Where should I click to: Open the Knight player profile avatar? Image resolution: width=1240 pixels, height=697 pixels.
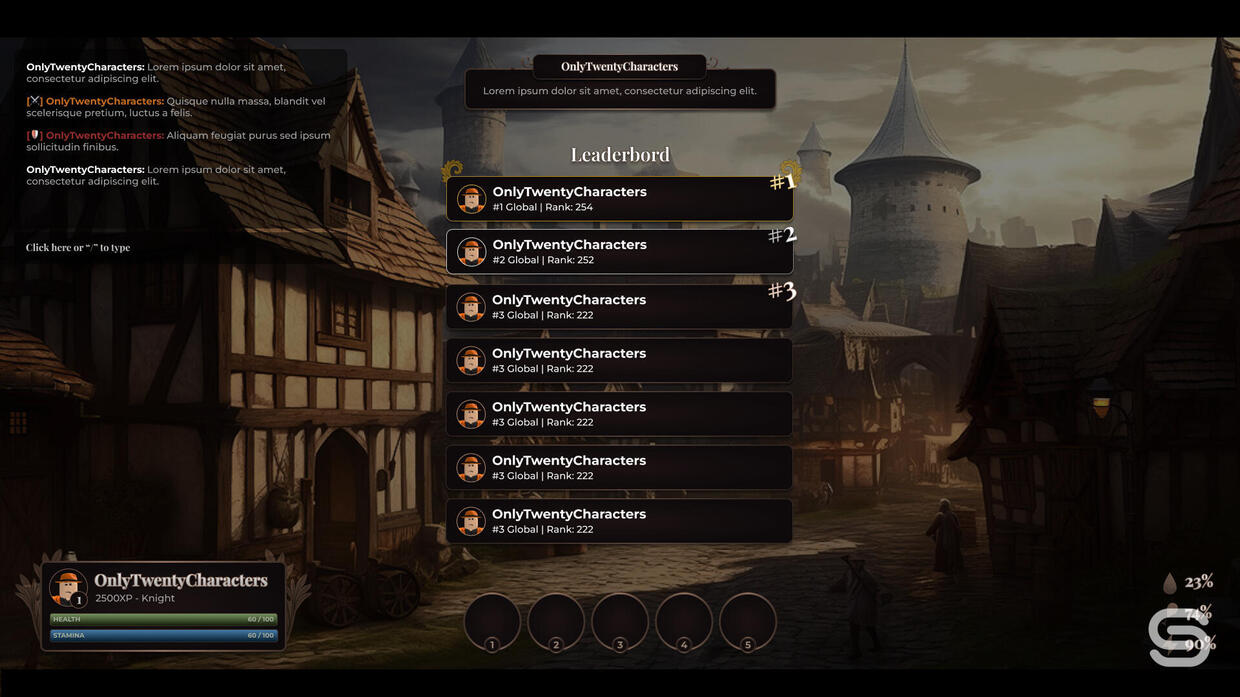coord(68,588)
